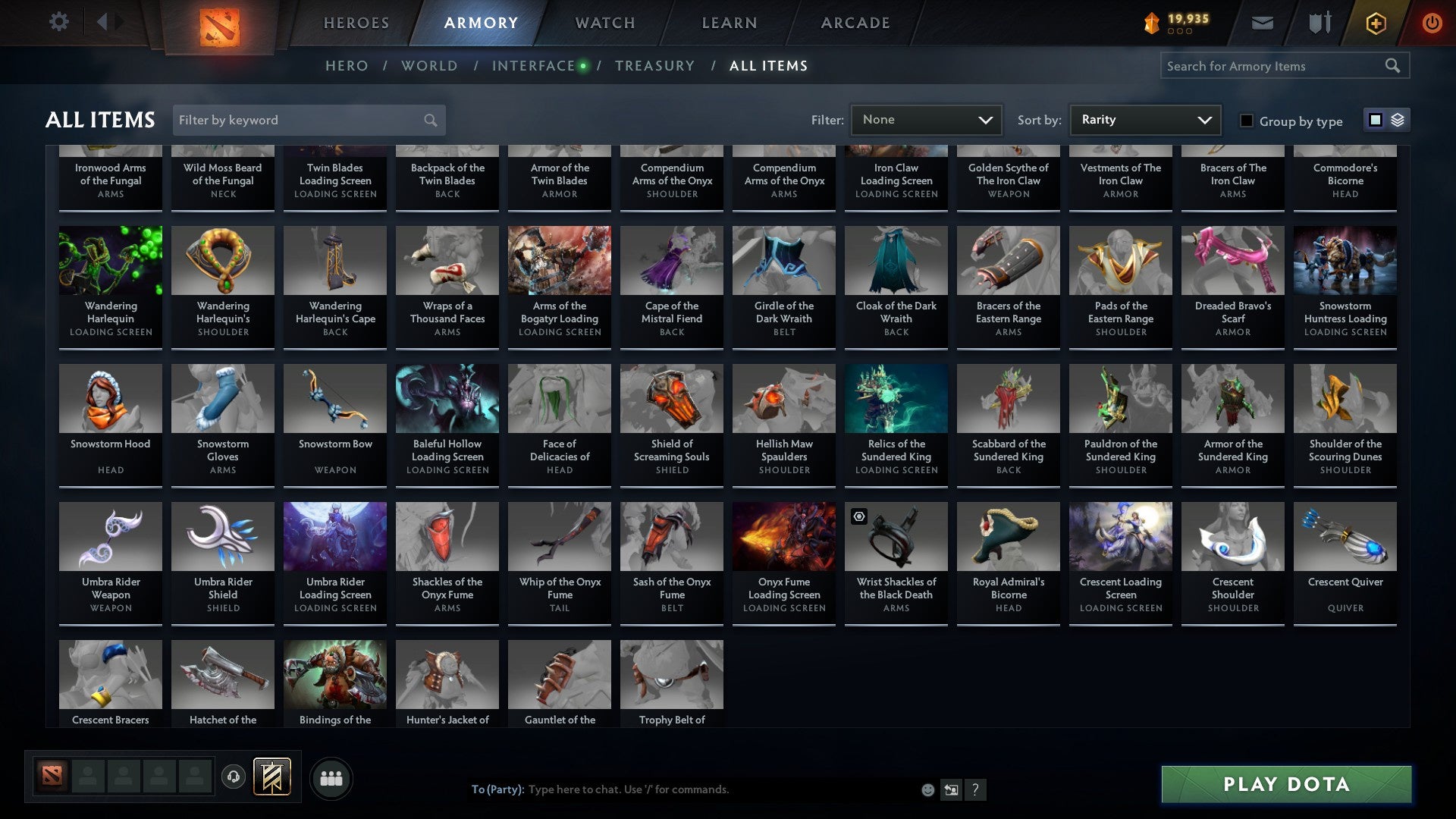The height and width of the screenshot is (819, 1456).
Task: Open the Filter dropdown set to None
Action: point(925,119)
